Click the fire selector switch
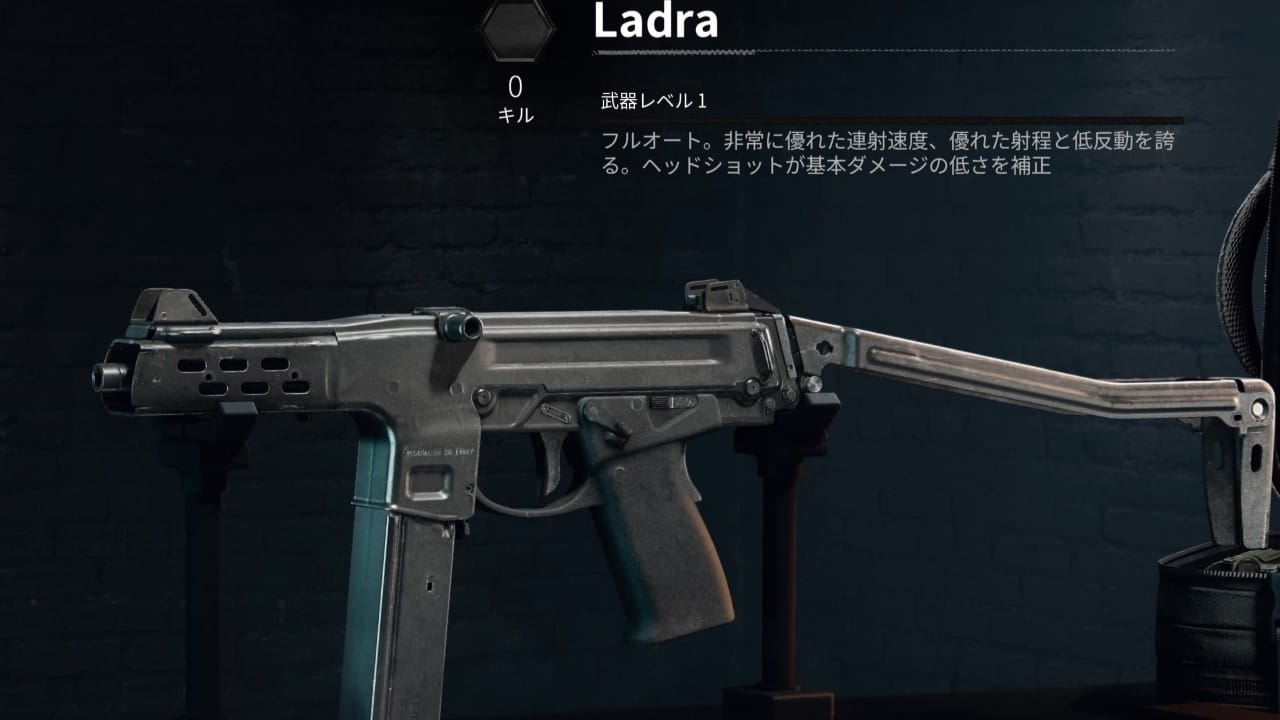1280x720 pixels. click(660, 403)
